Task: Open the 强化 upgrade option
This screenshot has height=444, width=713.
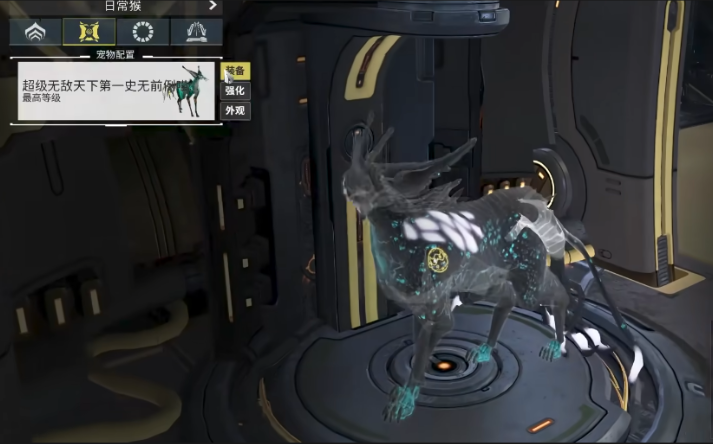Action: click(235, 91)
